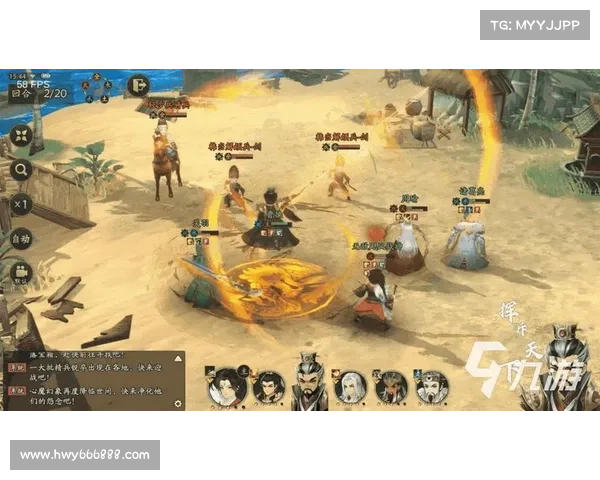Click the magnifying glass inspect button

tap(21, 170)
